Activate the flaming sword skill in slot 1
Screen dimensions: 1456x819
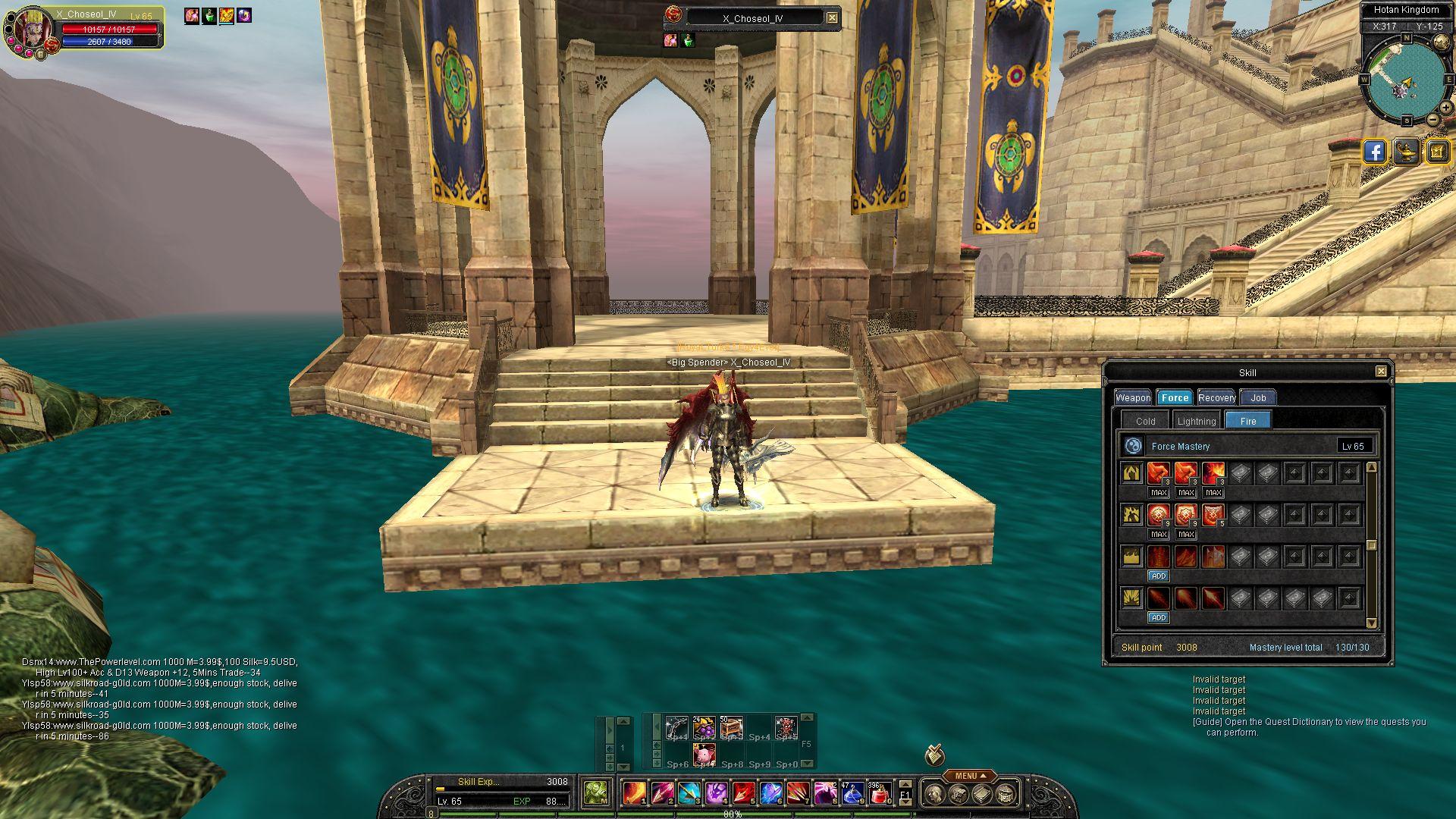[634, 793]
